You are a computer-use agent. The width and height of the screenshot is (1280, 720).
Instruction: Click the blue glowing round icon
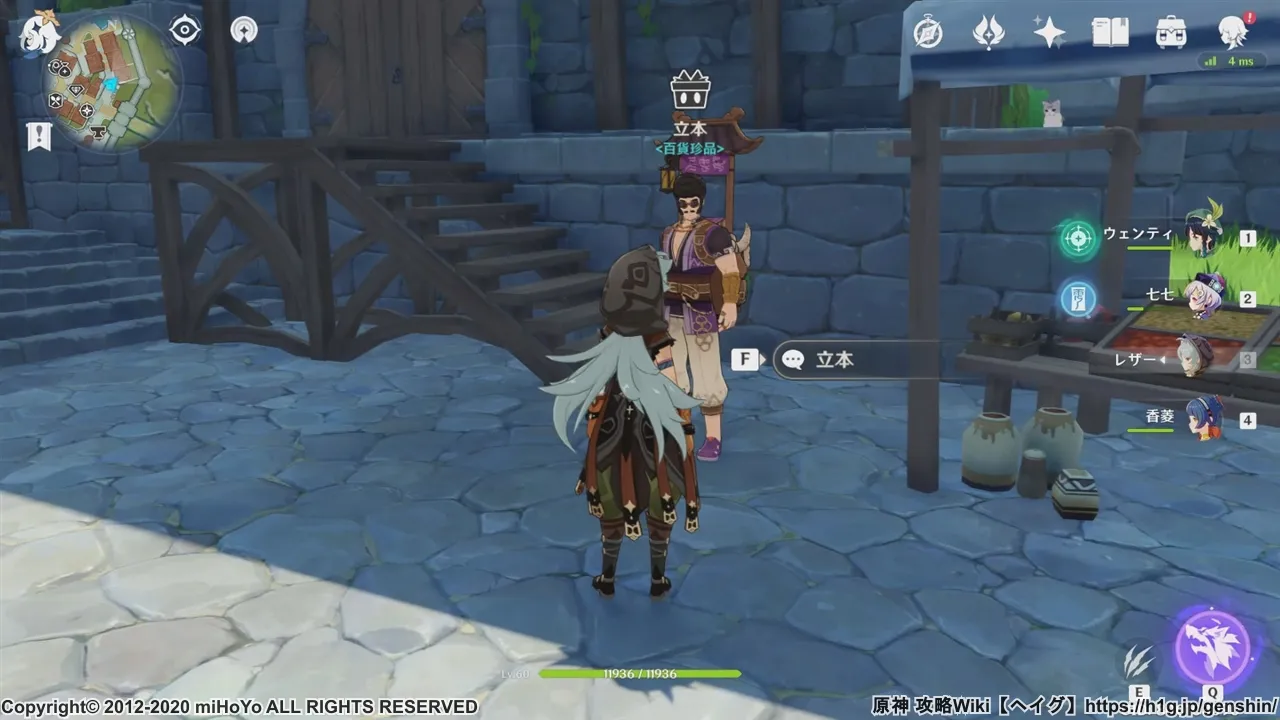click(1078, 298)
